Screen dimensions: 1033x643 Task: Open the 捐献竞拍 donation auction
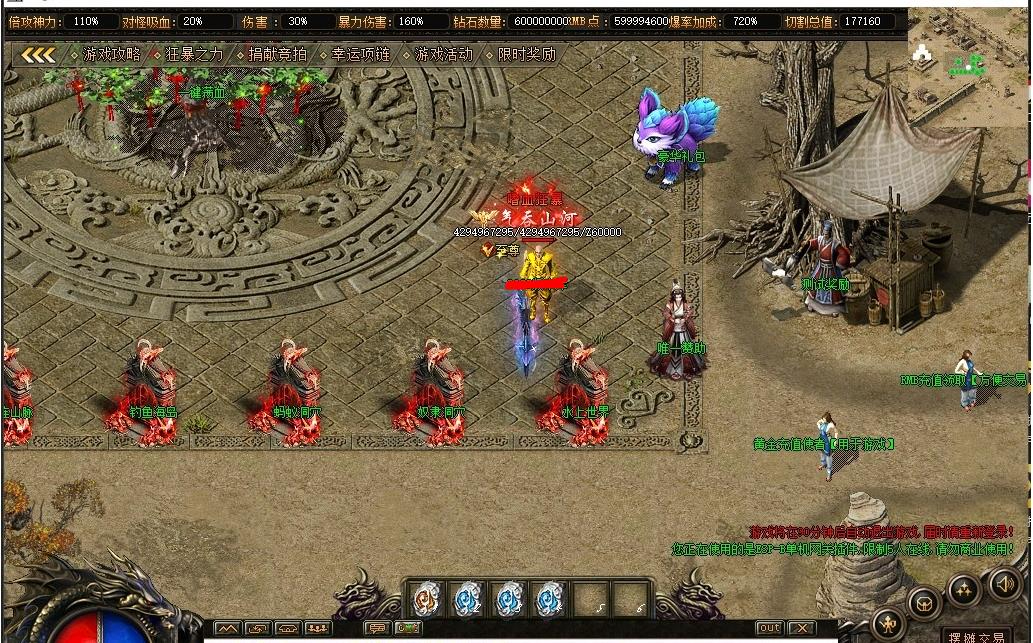click(x=277, y=55)
